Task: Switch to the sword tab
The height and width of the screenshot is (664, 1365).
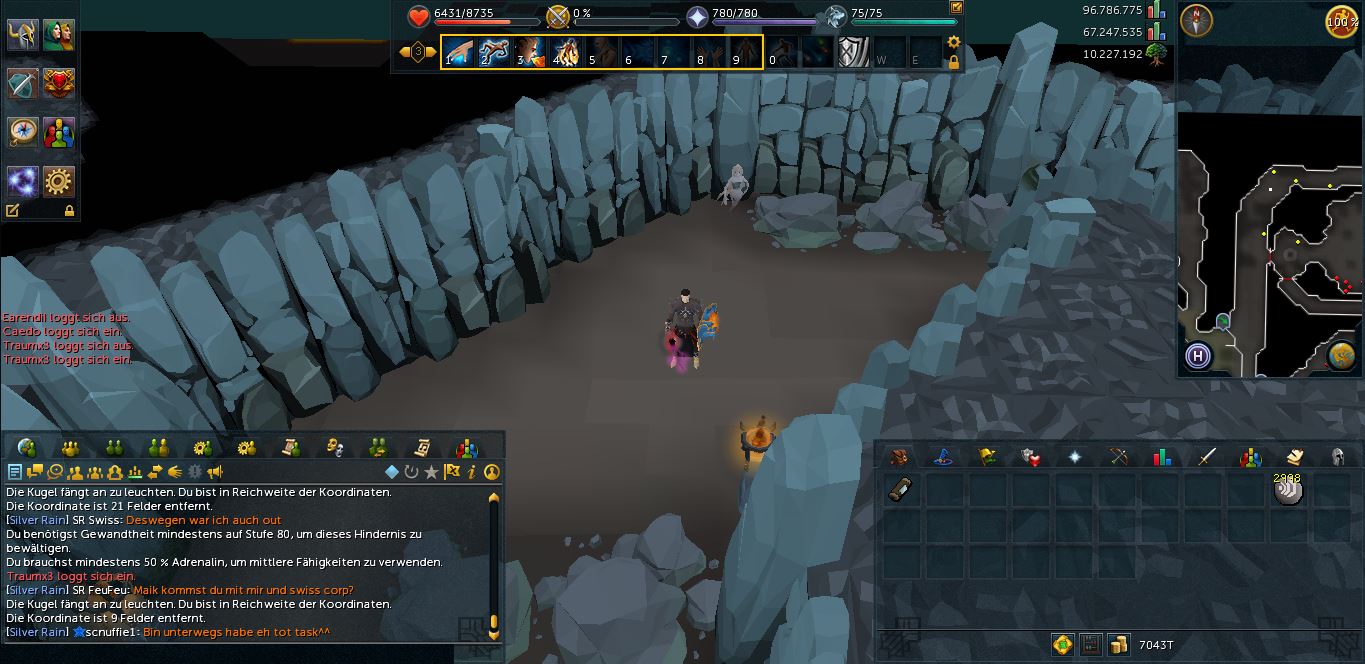Action: pyautogui.click(x=1207, y=457)
